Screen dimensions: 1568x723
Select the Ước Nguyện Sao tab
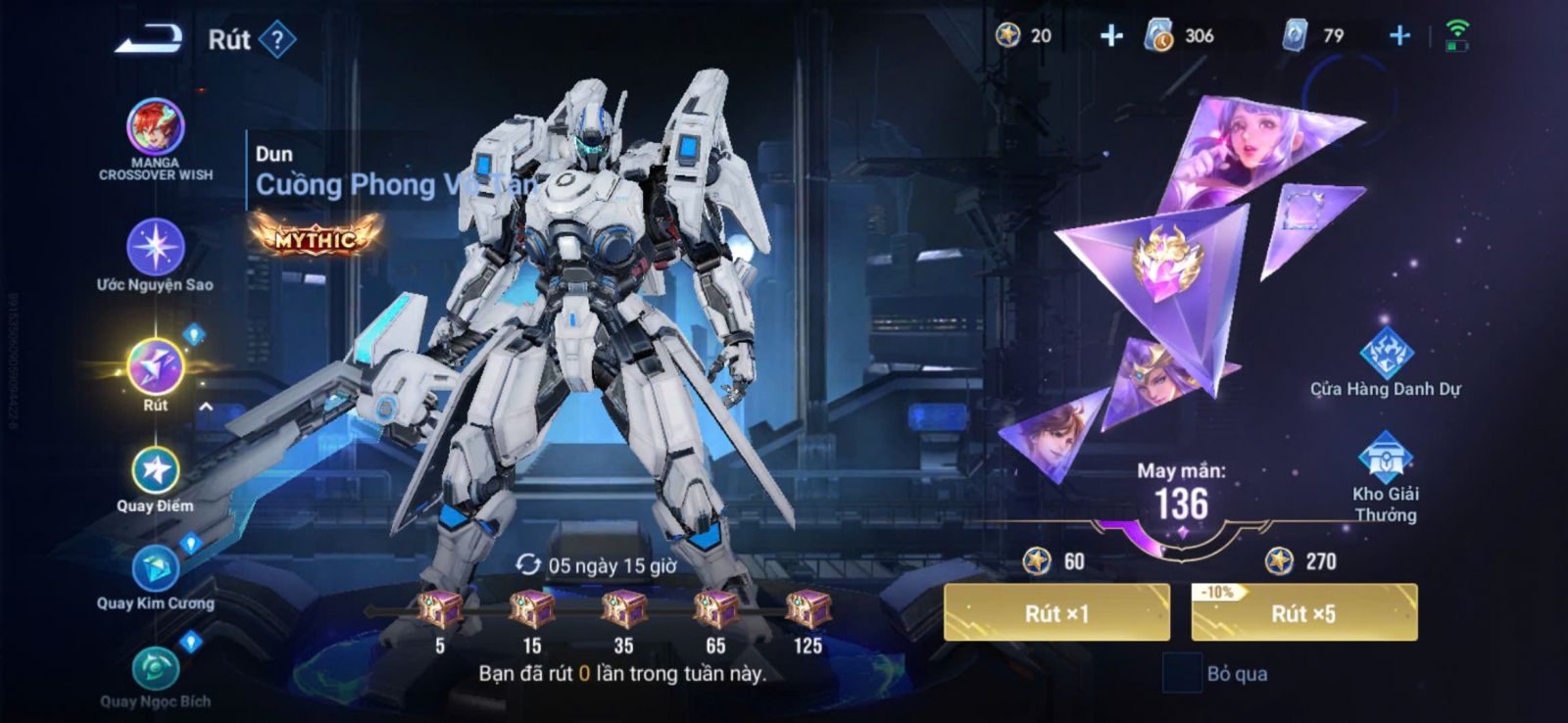[155, 247]
